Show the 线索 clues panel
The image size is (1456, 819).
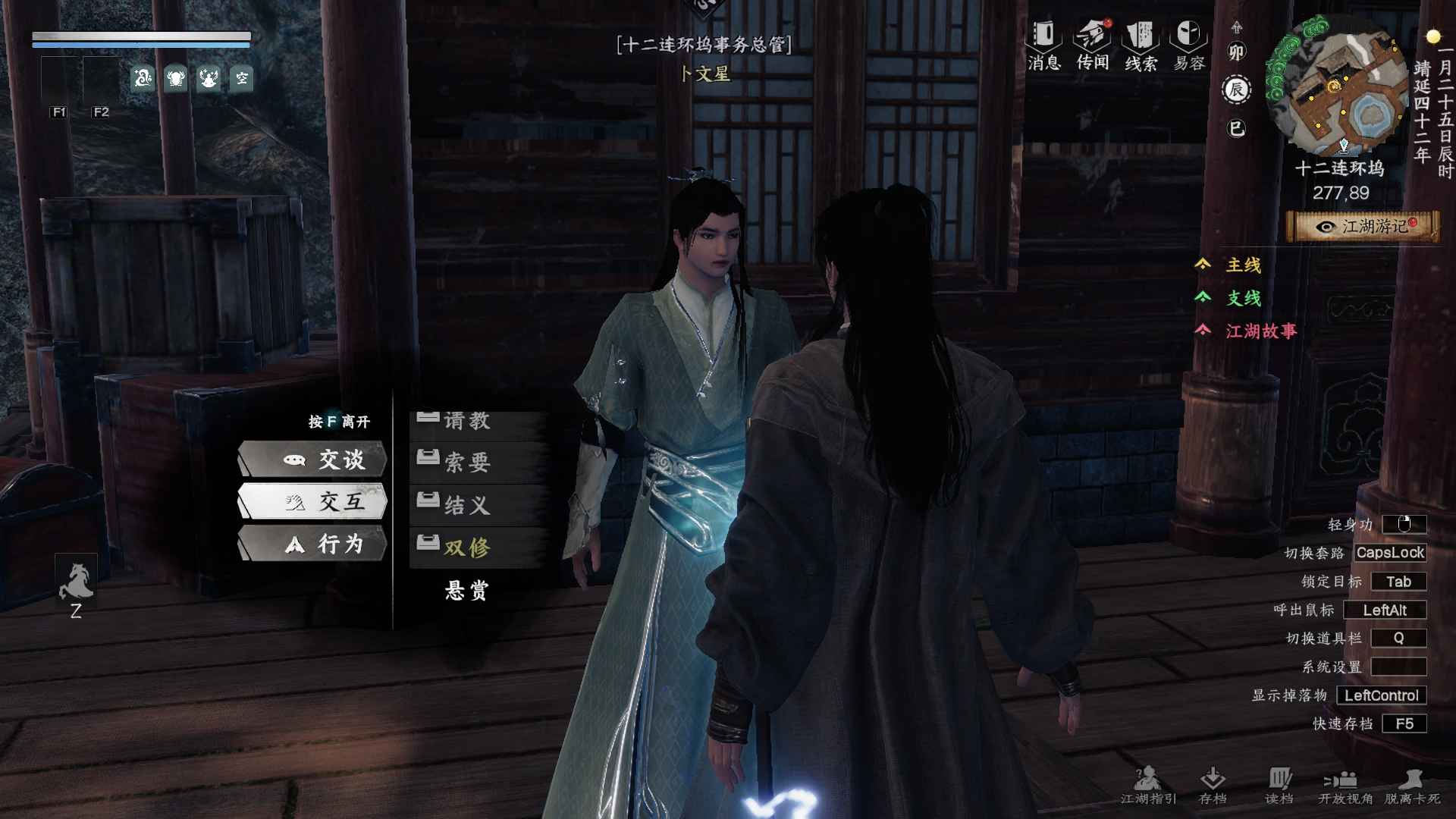[1141, 45]
